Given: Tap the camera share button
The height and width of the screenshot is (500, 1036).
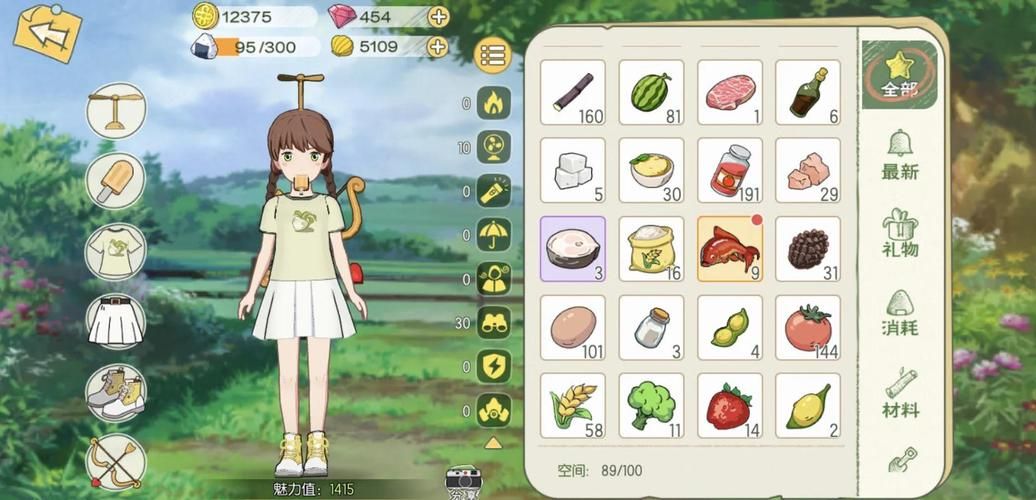Looking at the screenshot, I should click(463, 481).
